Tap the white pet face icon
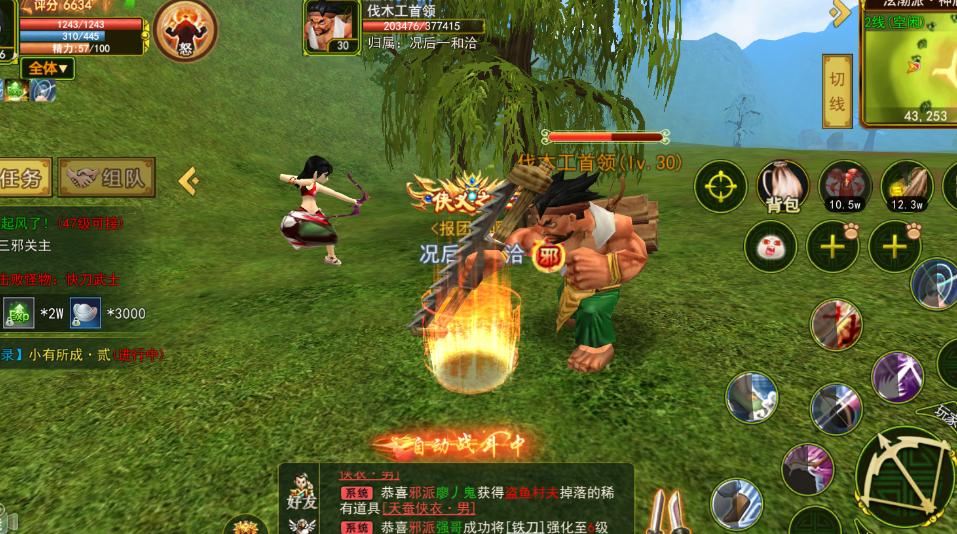This screenshot has width=957, height=534. pos(770,246)
